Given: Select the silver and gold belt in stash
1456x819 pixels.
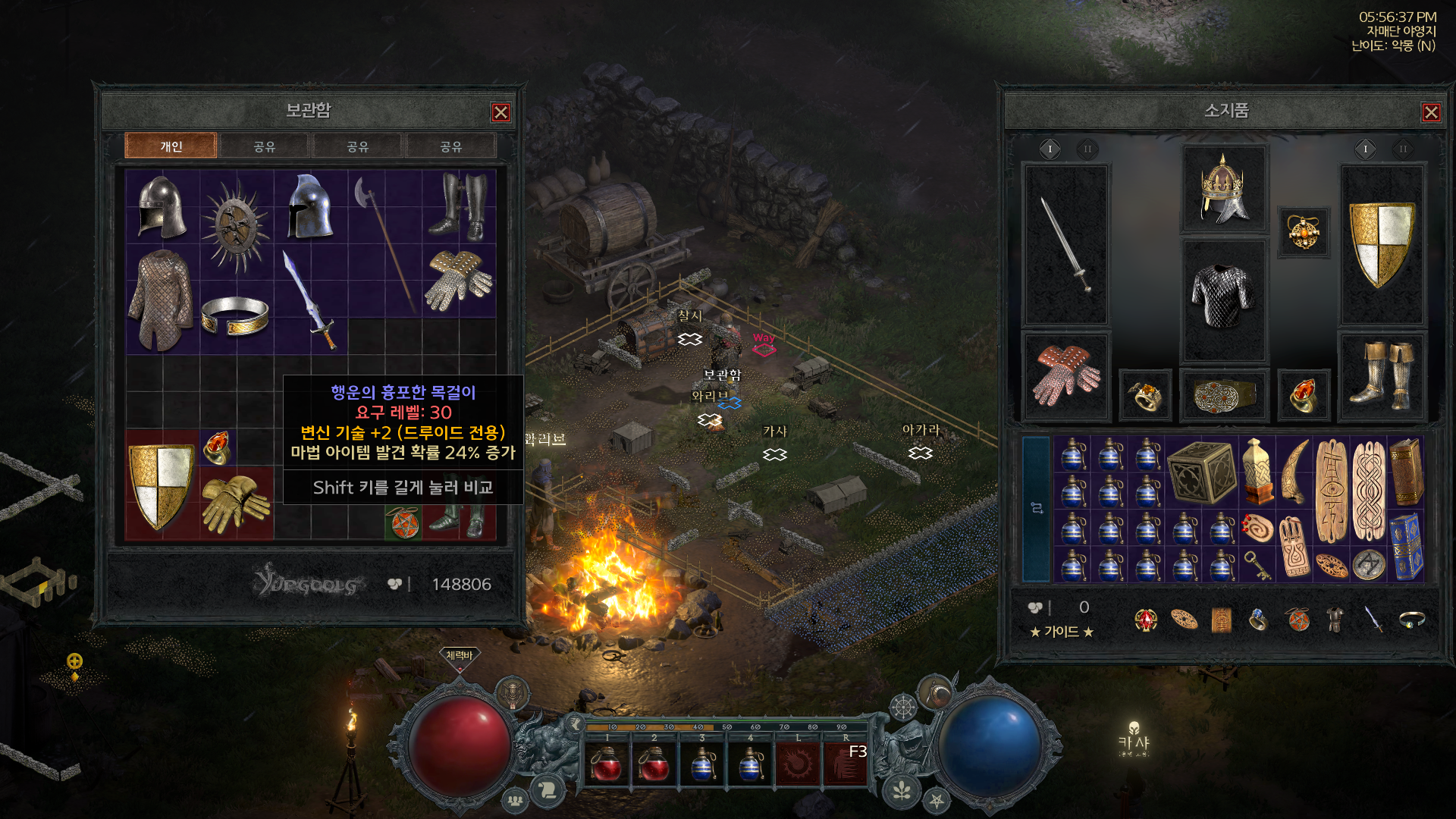Looking at the screenshot, I should click(235, 317).
